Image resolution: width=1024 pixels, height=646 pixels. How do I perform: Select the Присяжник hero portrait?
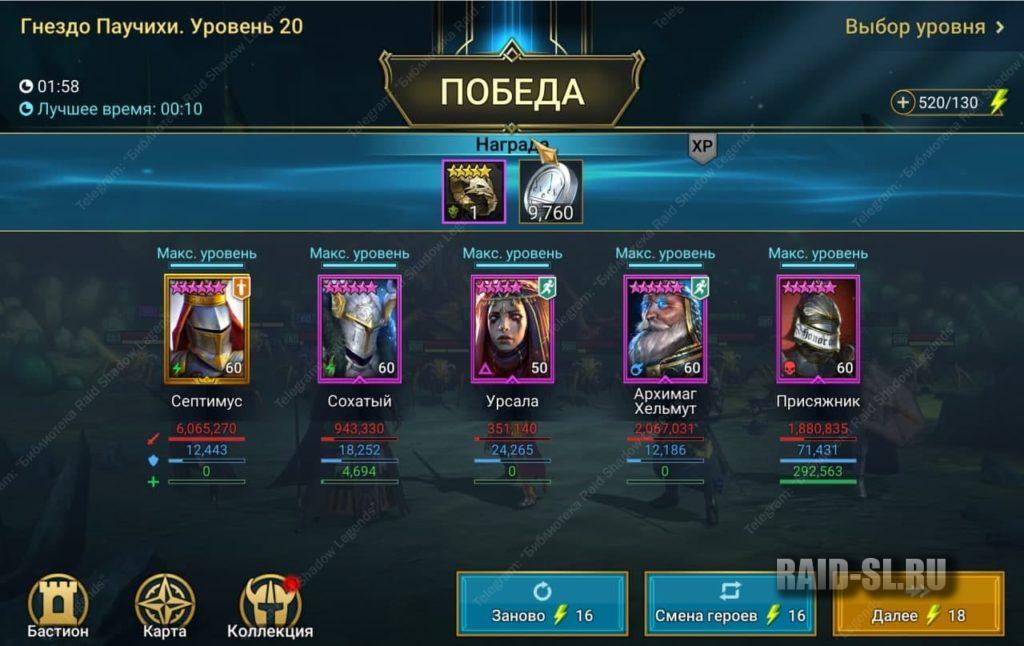pyautogui.click(x=818, y=329)
